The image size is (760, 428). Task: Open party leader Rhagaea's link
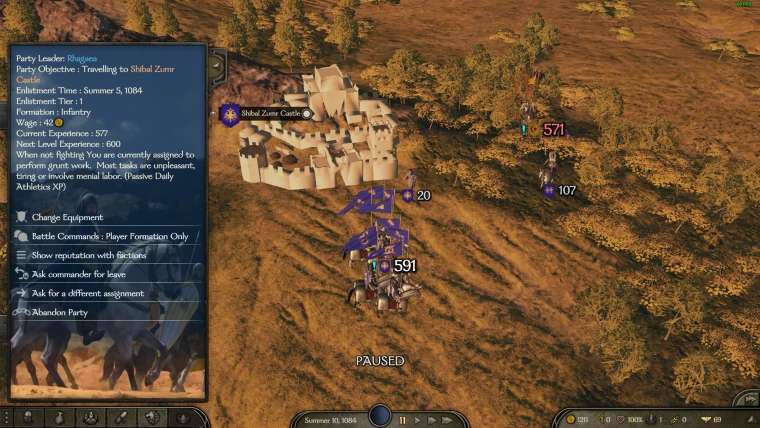tap(84, 58)
